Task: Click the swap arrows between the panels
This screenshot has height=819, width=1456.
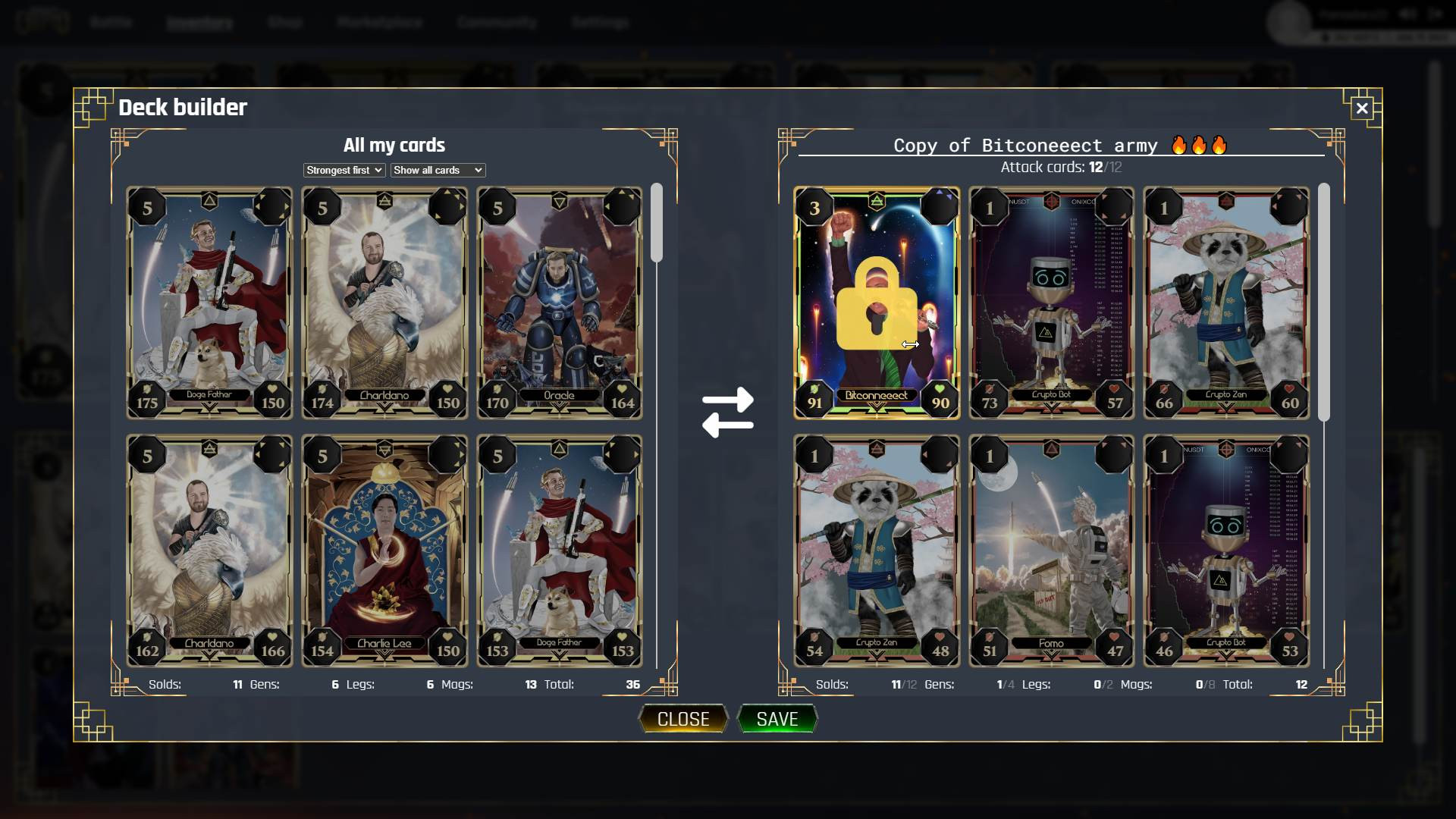Action: tap(728, 413)
